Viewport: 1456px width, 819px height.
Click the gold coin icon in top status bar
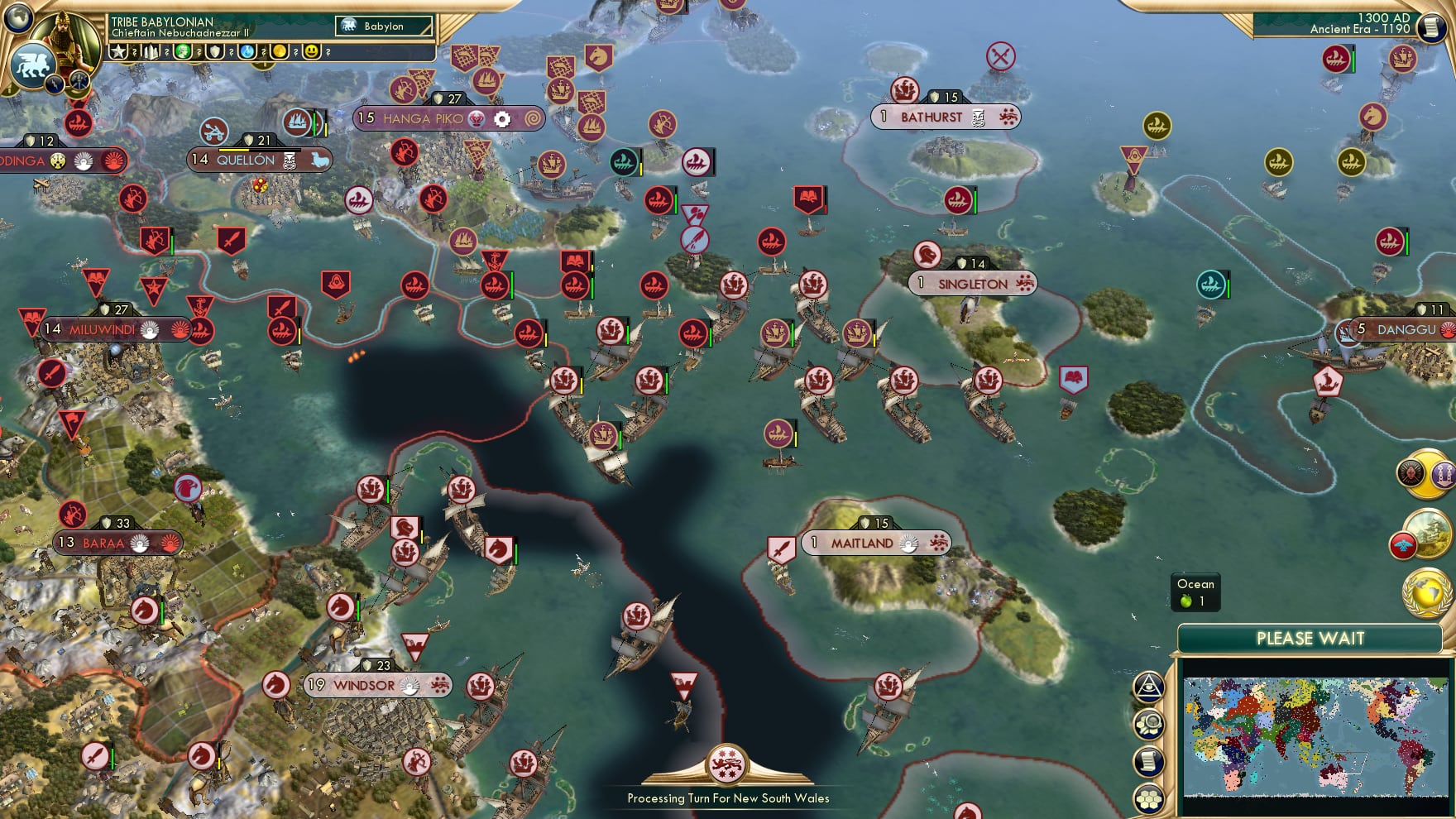(280, 52)
